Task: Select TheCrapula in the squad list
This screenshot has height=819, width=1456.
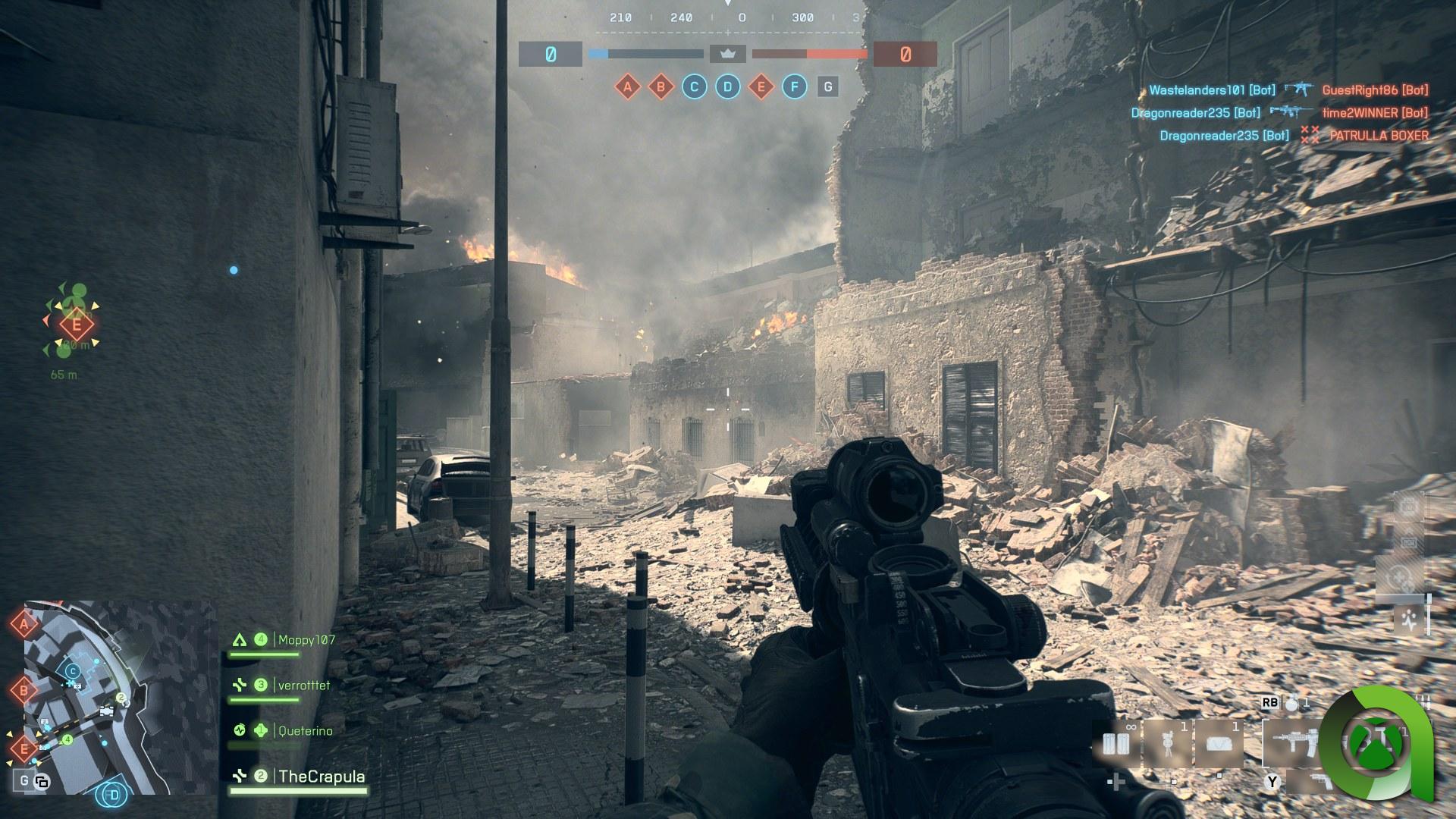Action: 321,777
